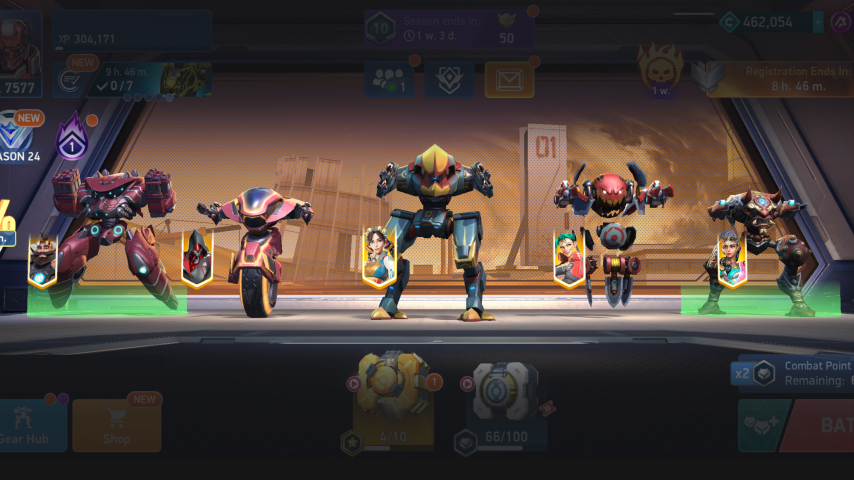Open the yellow crate reward
This screenshot has height=480, width=854.
pos(394,395)
